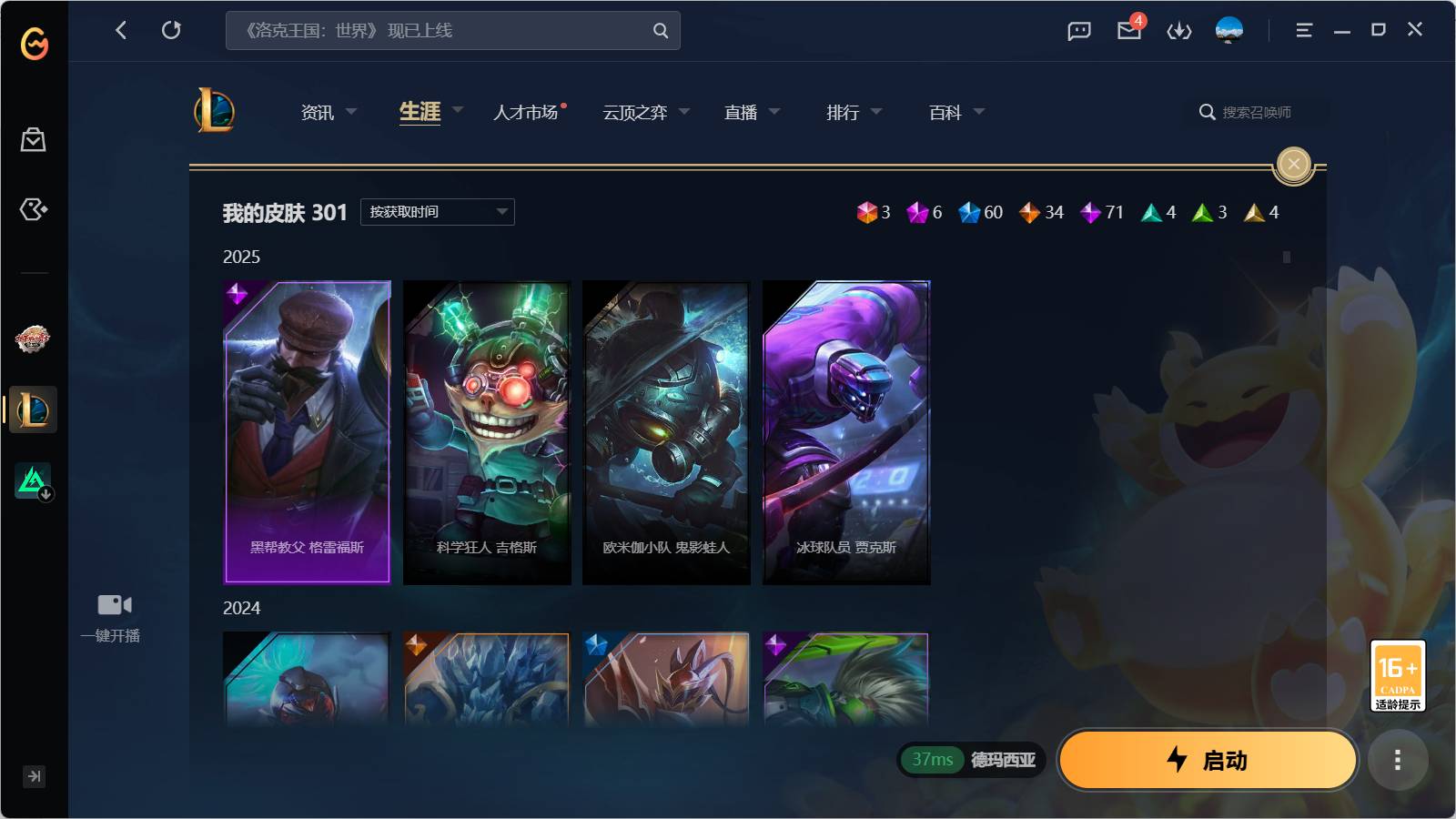
Task: Open the chat messages icon in top bar
Action: [1079, 30]
